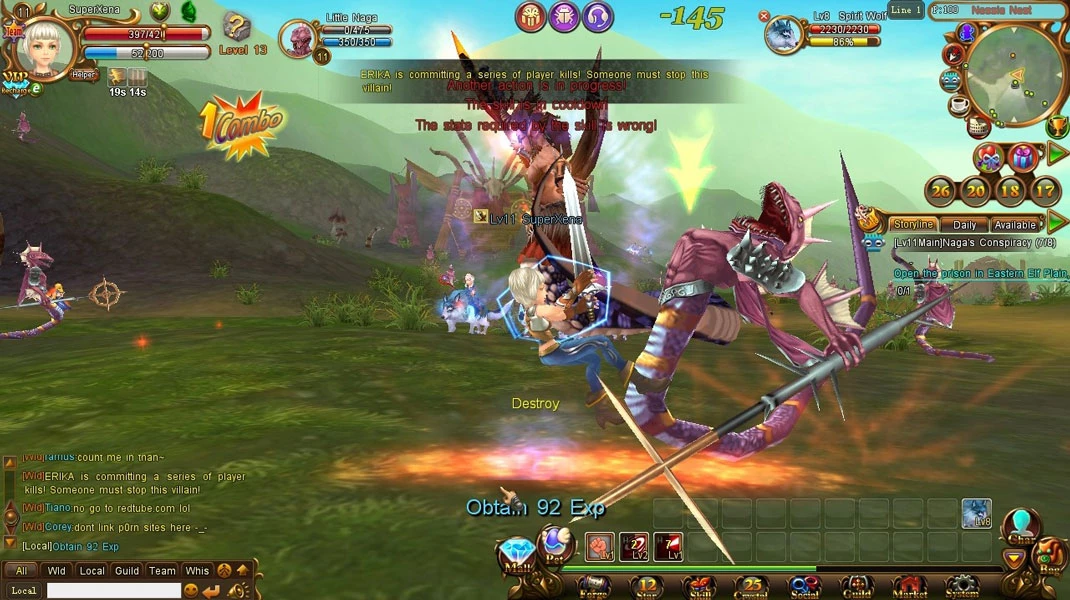Select the Spirit Wolf Lv8 hotbar slot
The width and height of the screenshot is (1070, 600).
pyautogui.click(x=976, y=514)
